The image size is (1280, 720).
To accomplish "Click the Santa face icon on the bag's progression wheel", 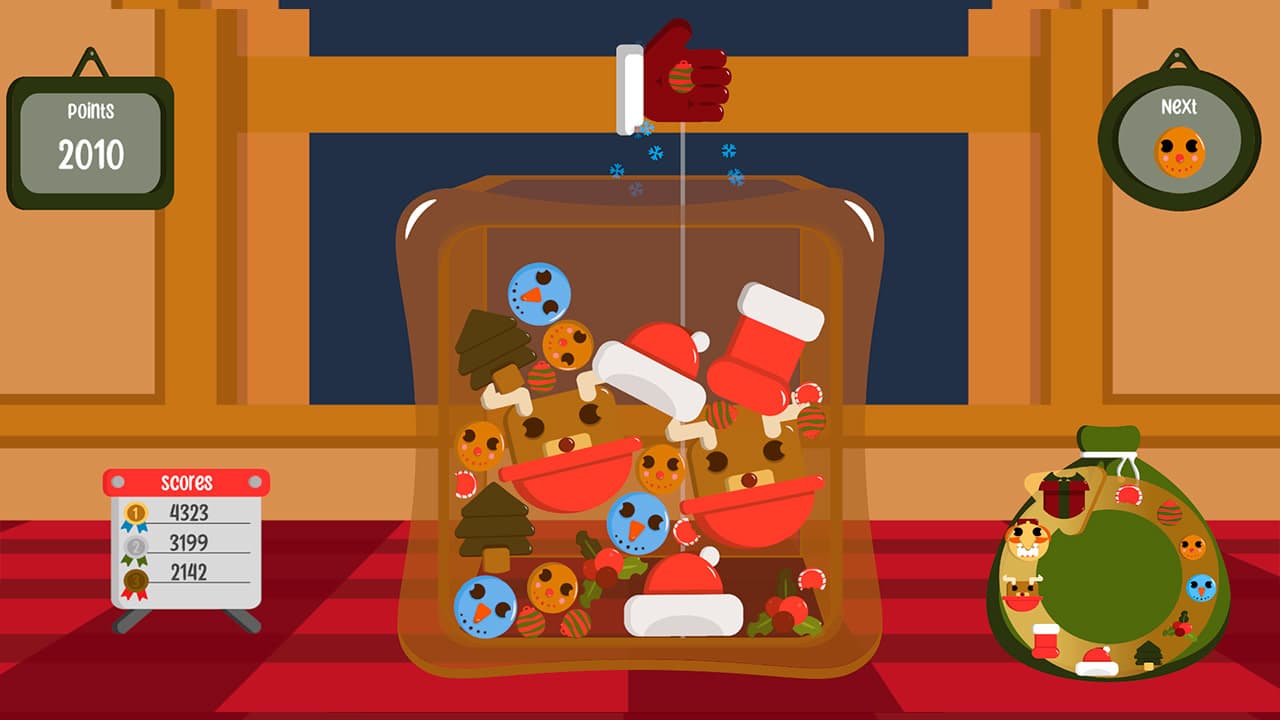I will 1027,541.
